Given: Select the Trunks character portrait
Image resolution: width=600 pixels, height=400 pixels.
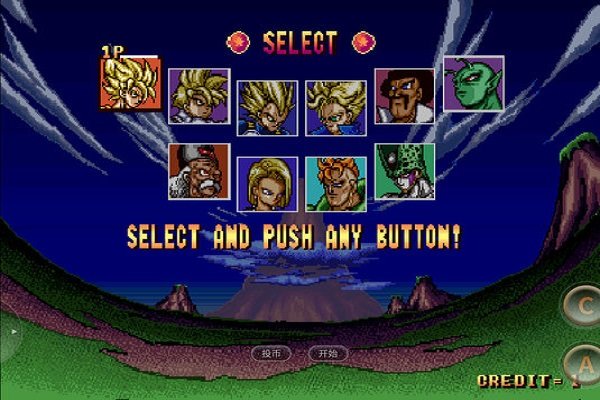Looking at the screenshot, I should (x=336, y=108).
